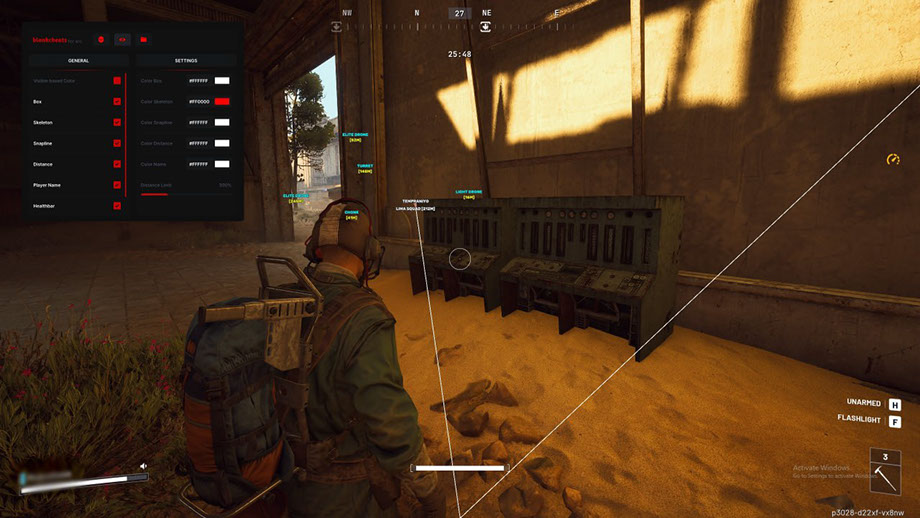Toggle the Box checkbox
The image size is (920, 518).
pyautogui.click(x=117, y=101)
